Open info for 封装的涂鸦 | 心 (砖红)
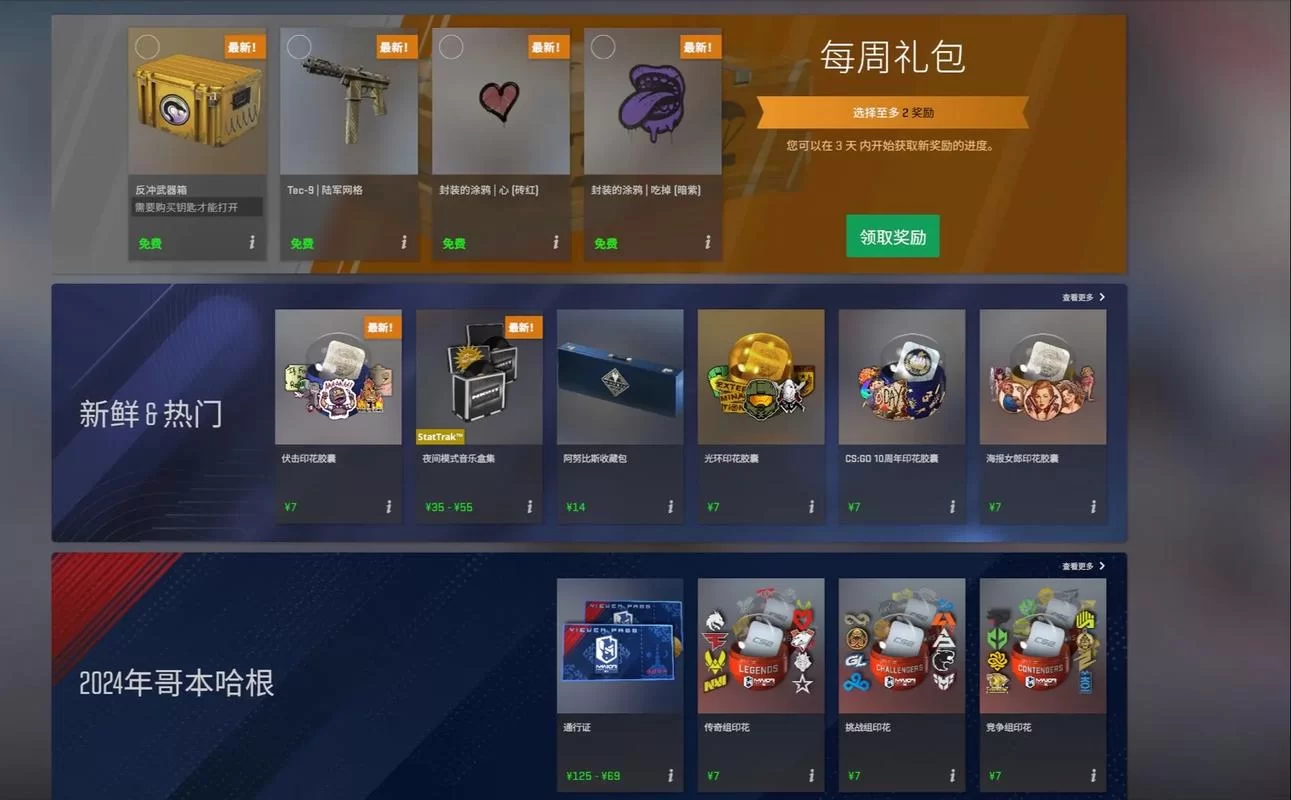1291x800 pixels. 554,242
